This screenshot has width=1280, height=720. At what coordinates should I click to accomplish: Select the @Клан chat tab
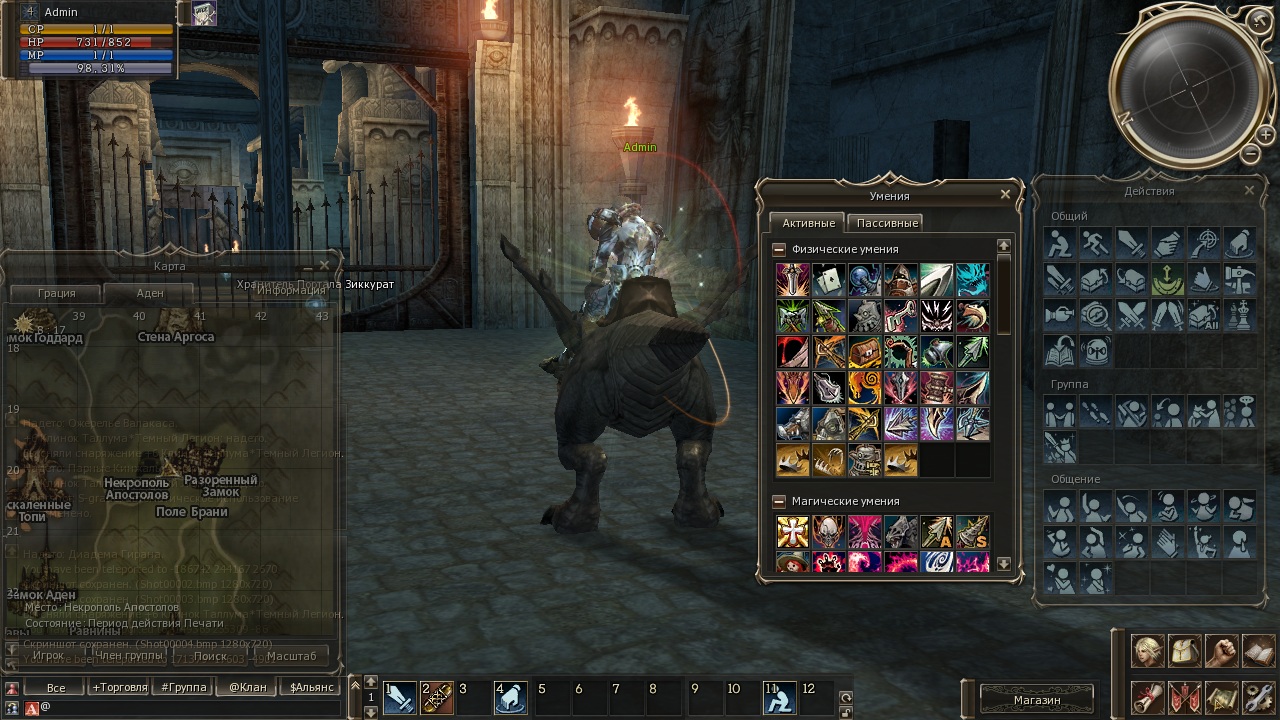tap(248, 687)
